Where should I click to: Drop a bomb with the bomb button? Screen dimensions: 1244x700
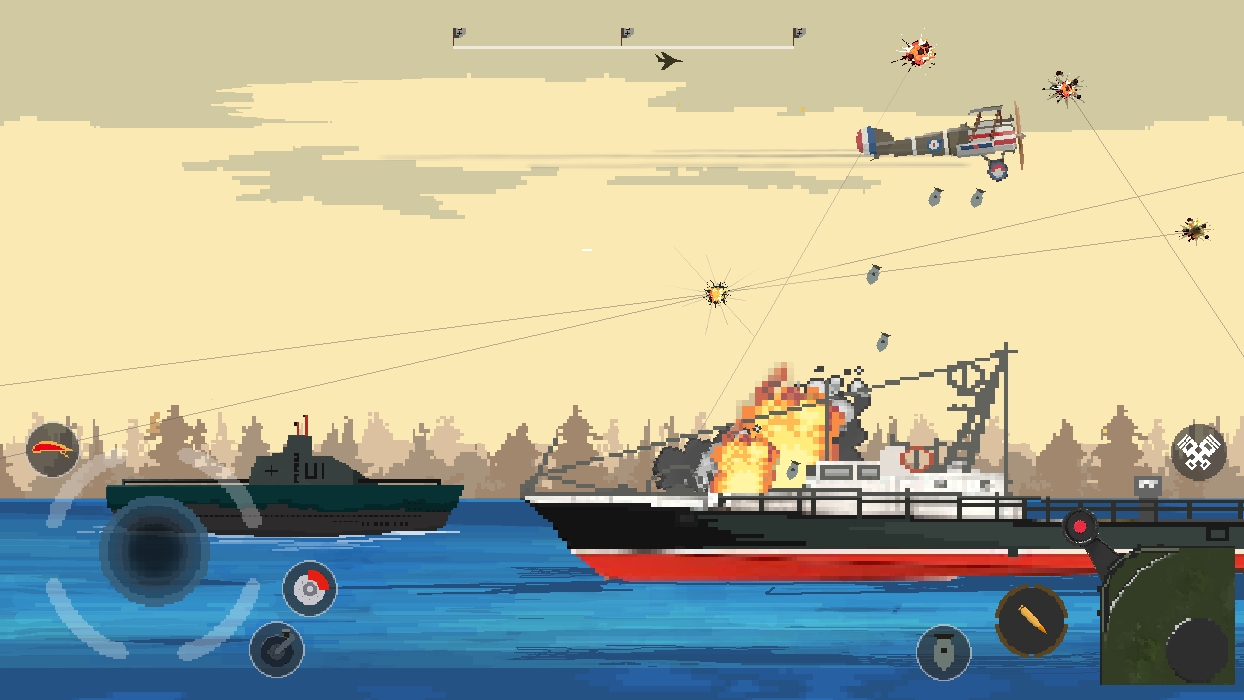coord(943,652)
